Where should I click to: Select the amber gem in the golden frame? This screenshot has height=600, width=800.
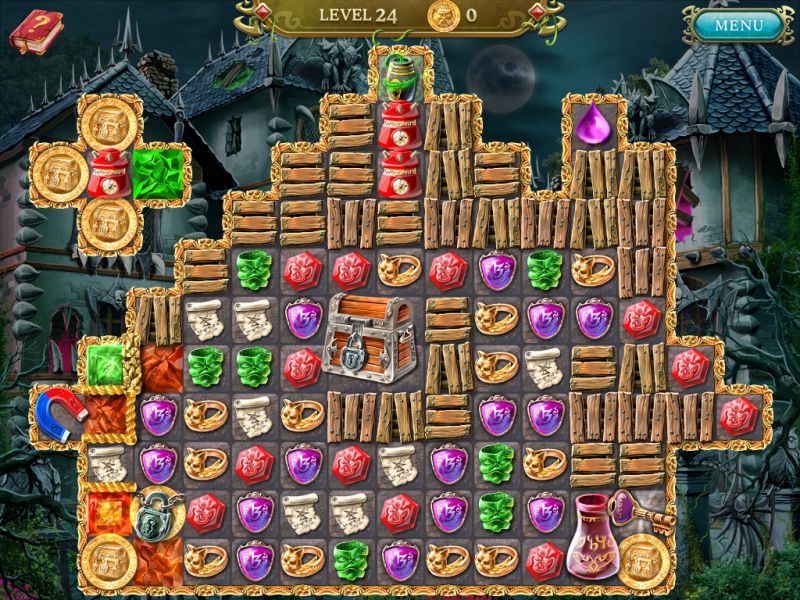click(105, 511)
